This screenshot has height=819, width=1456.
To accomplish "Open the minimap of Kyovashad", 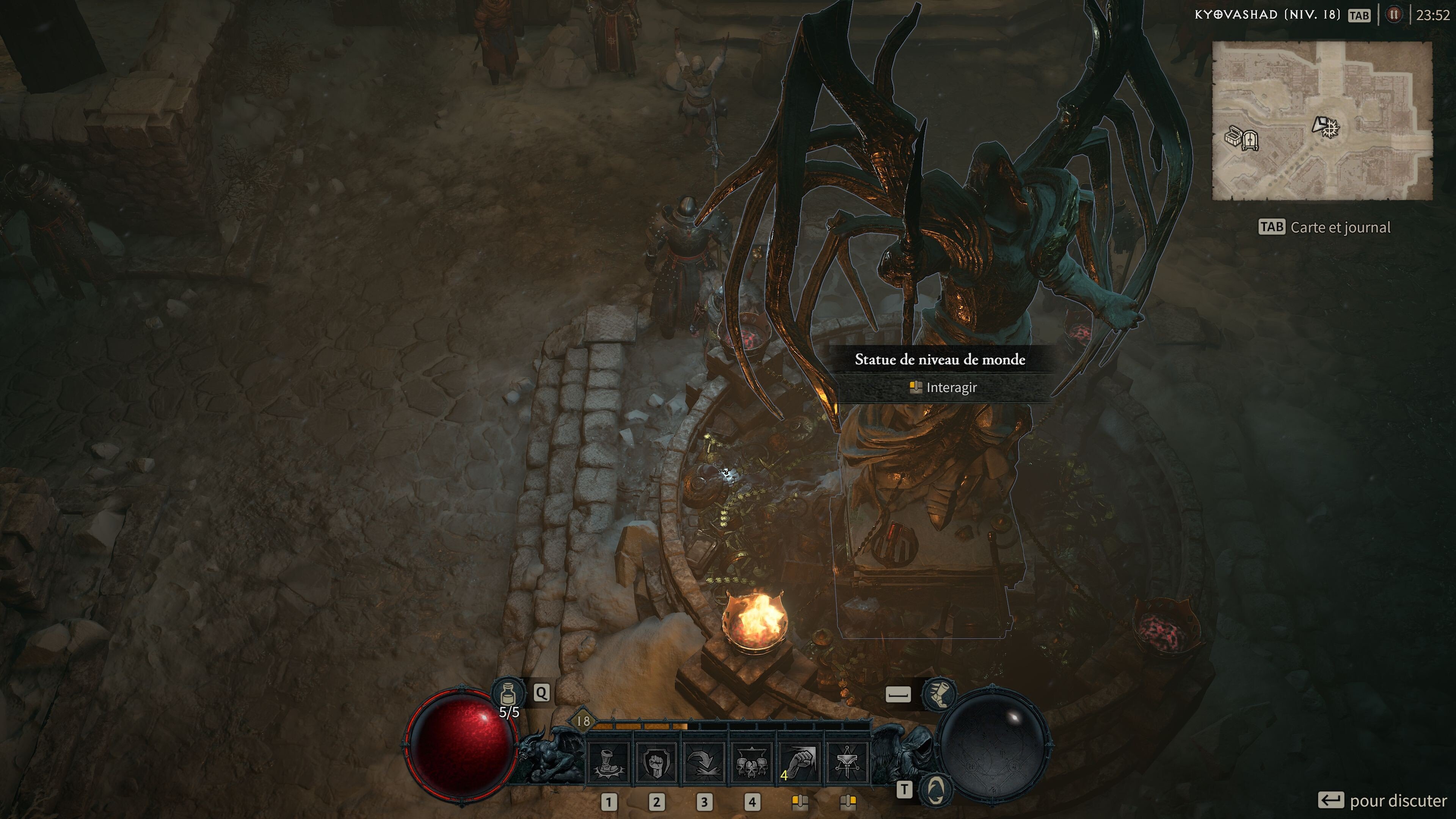I will pos(1321,121).
